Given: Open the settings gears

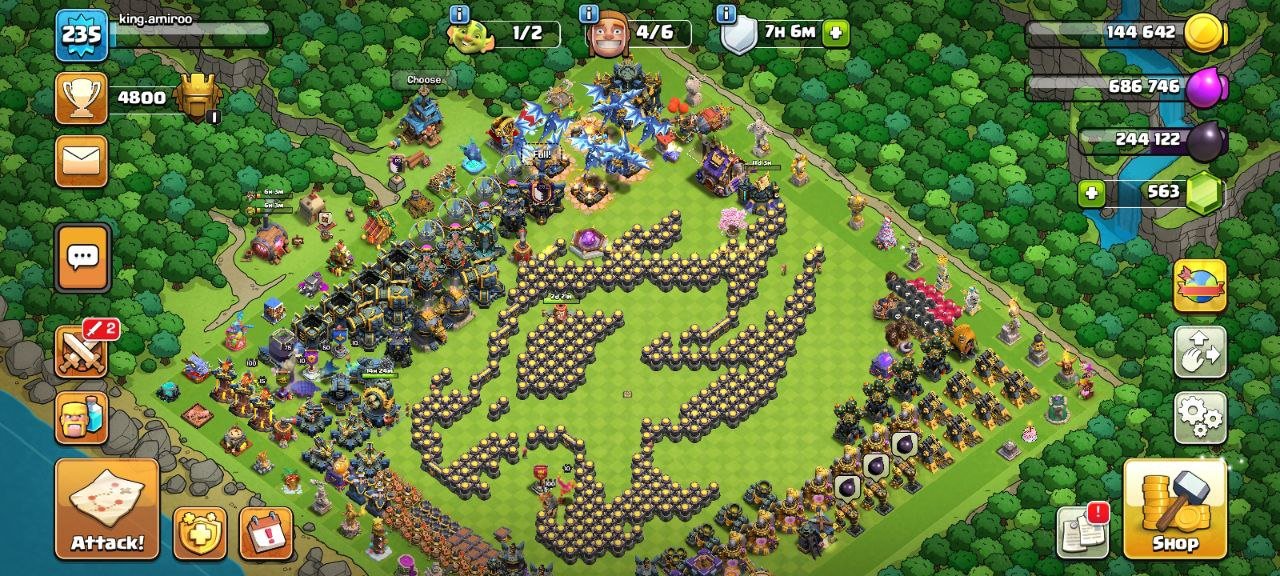Looking at the screenshot, I should (1199, 417).
